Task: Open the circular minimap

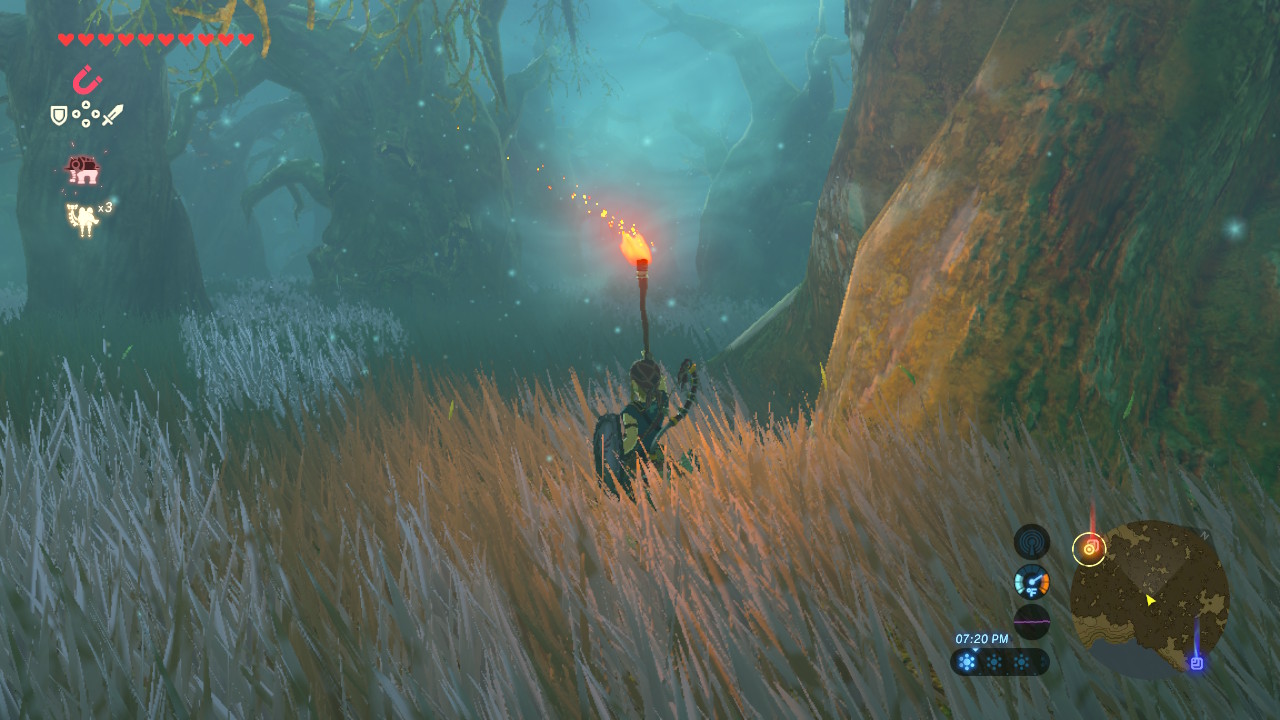Action: (x=1149, y=598)
